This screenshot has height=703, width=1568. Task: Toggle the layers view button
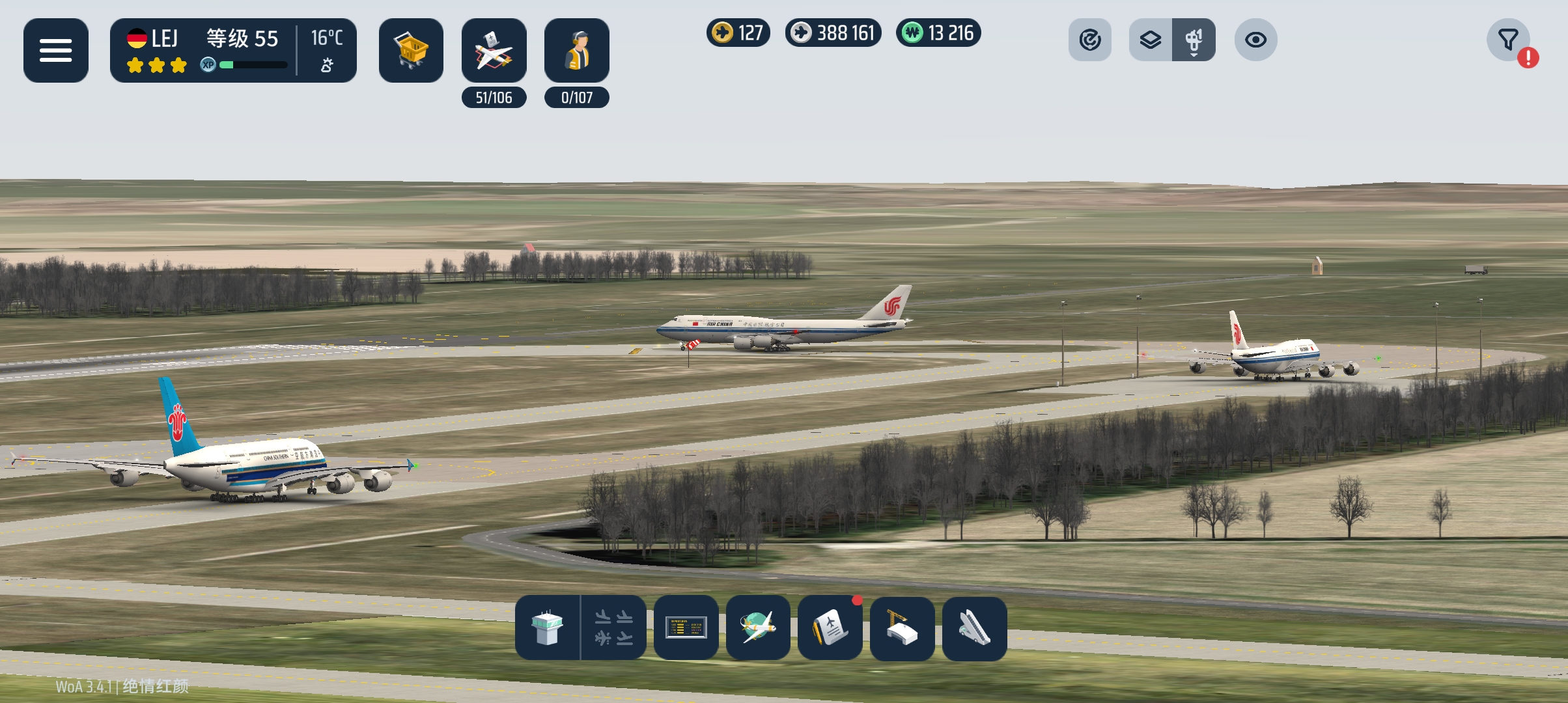[x=1151, y=40]
